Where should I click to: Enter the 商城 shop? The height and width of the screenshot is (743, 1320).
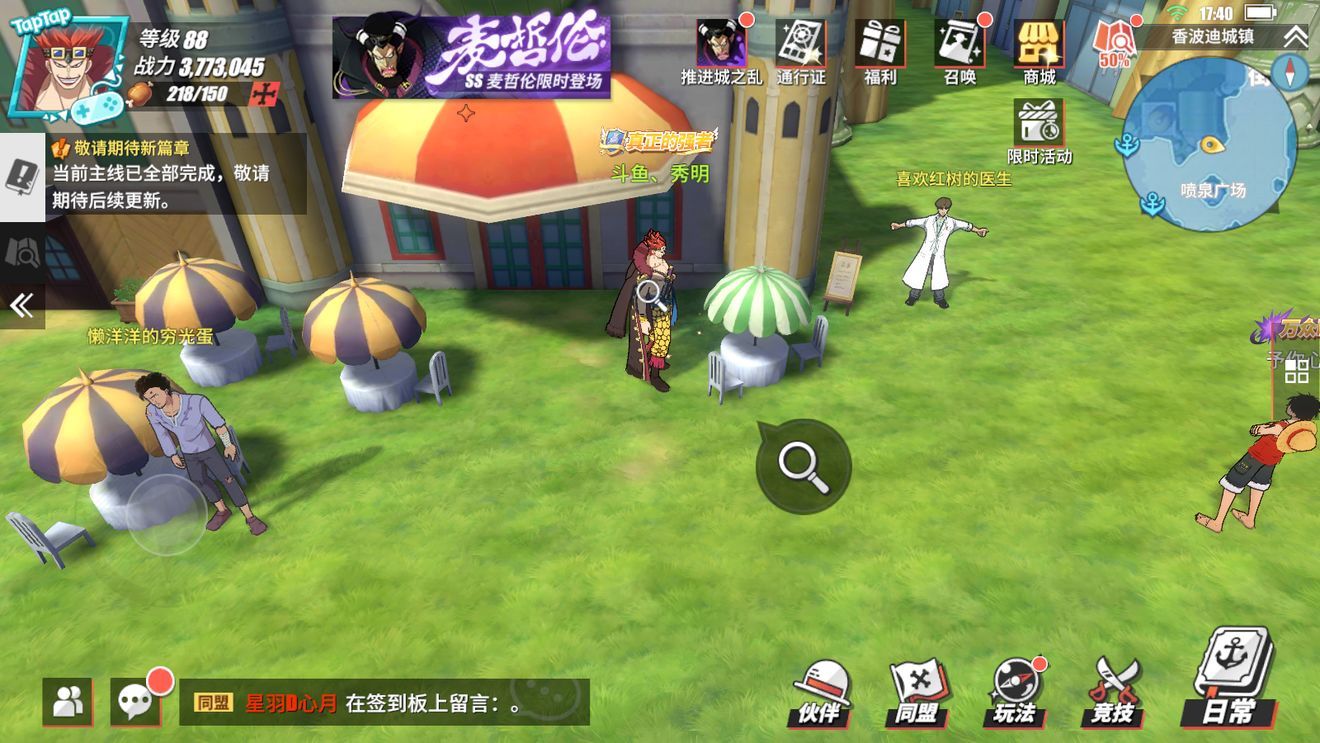coord(1039,50)
